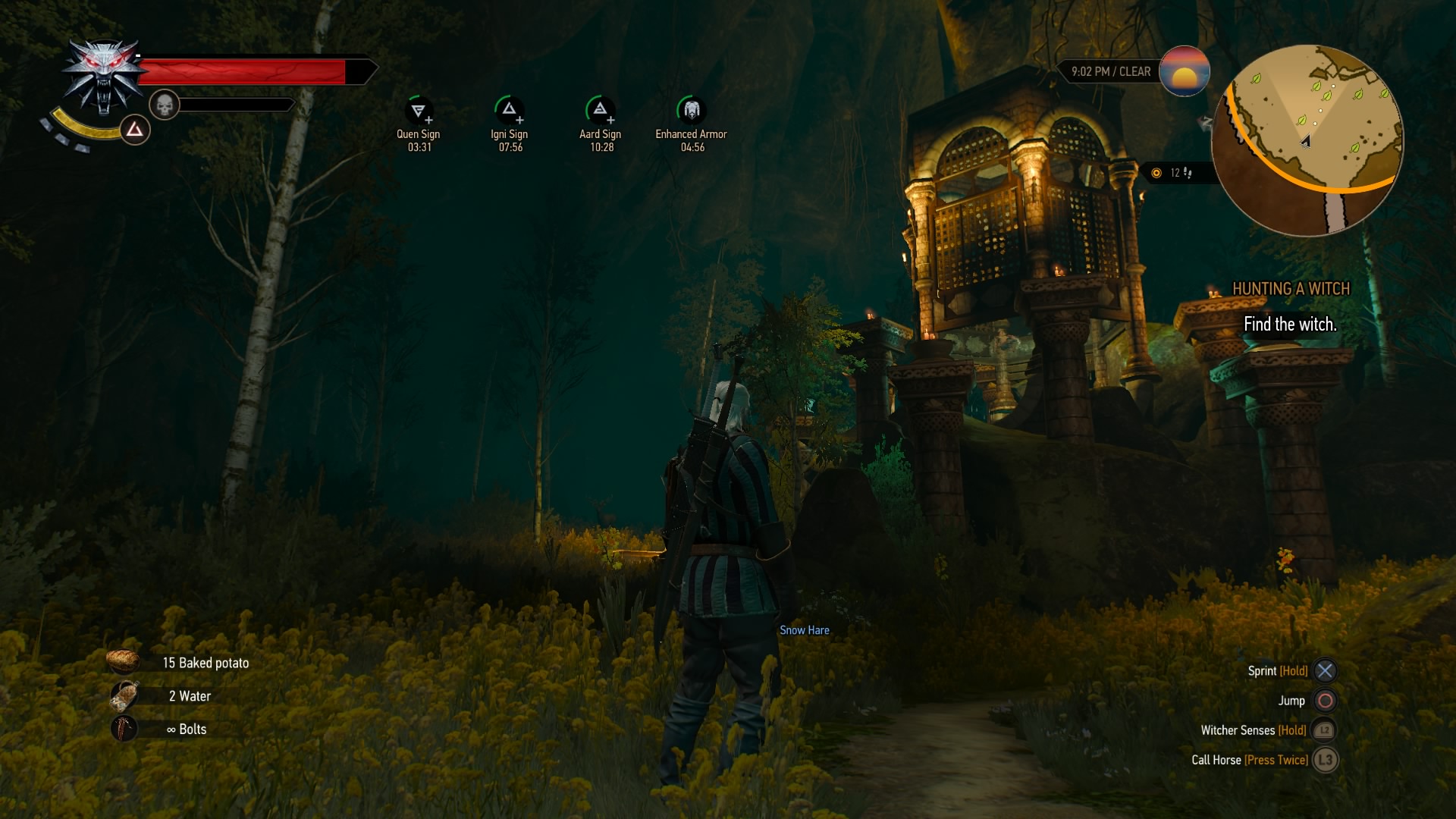Viewport: 1456px width, 819px height.
Task: Select the active sign triangle icon
Action: (135, 130)
